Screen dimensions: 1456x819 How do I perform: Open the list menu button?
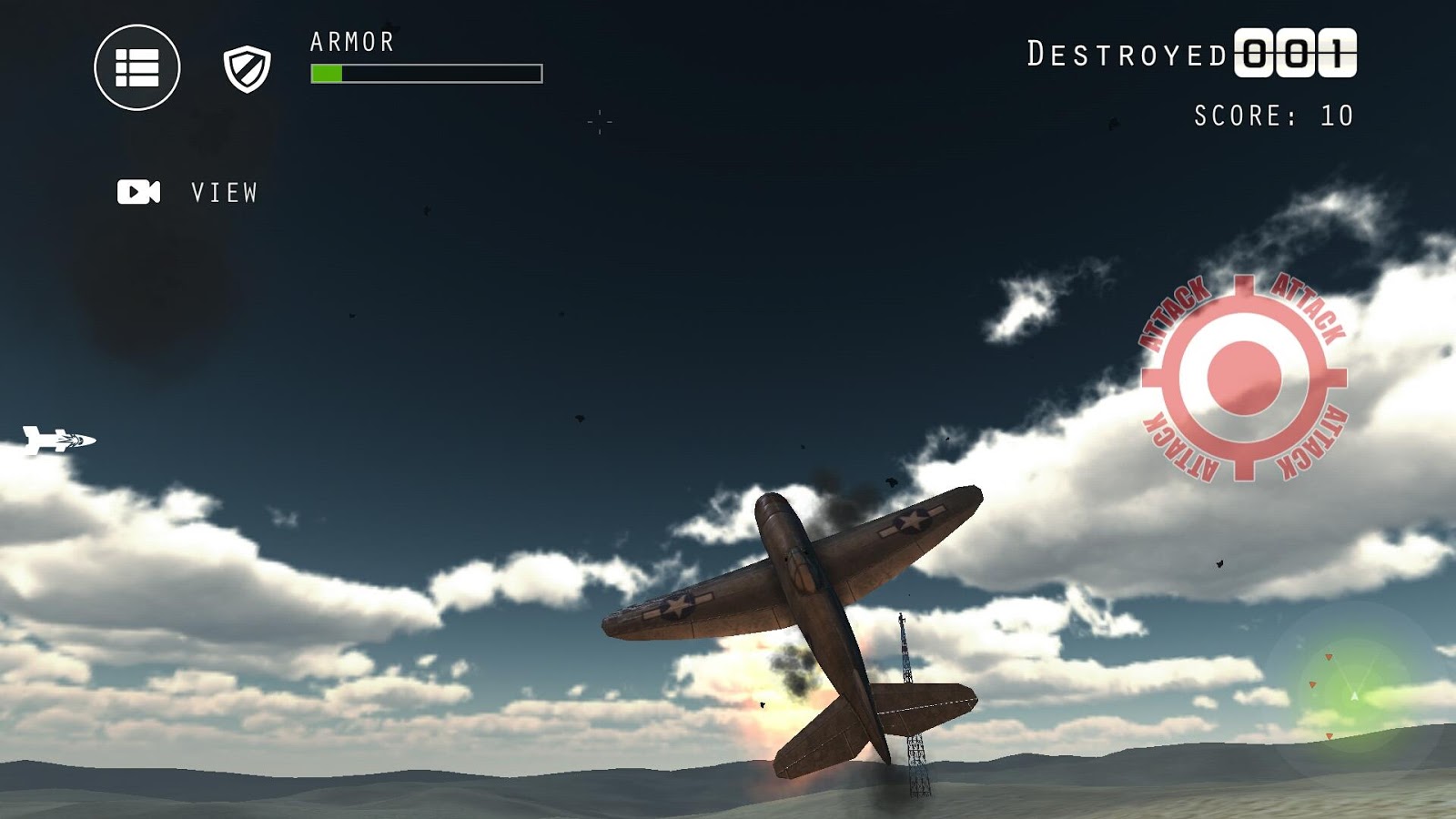tap(137, 67)
